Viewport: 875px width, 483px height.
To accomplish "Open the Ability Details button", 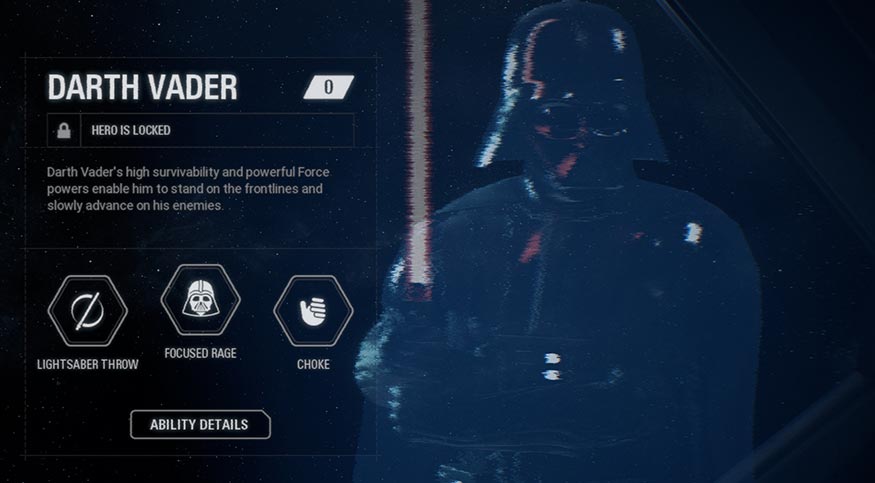I will (x=199, y=424).
